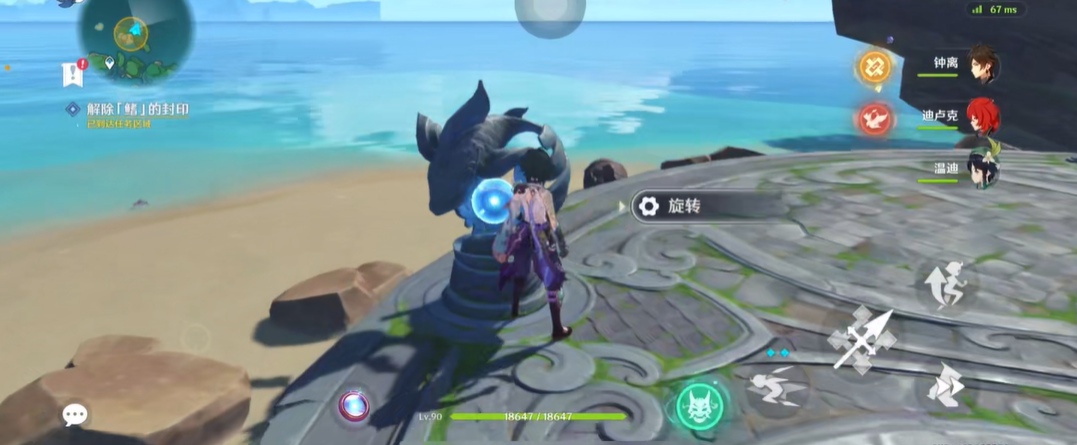This screenshot has width=1077, height=445.
Task: Tap the sprint button
Action: (944, 383)
